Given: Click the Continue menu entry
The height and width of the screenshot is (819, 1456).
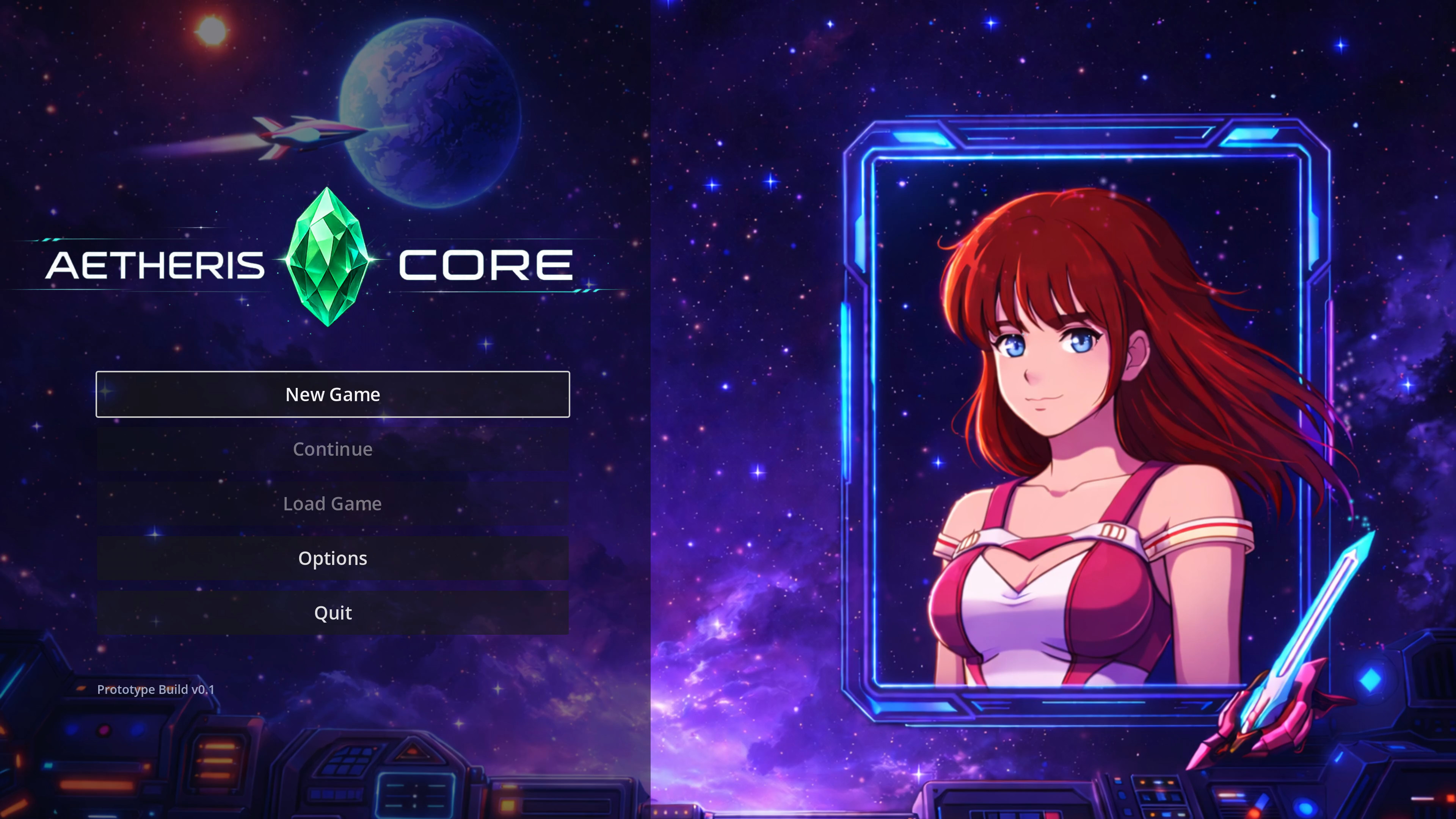Looking at the screenshot, I should point(333,449).
